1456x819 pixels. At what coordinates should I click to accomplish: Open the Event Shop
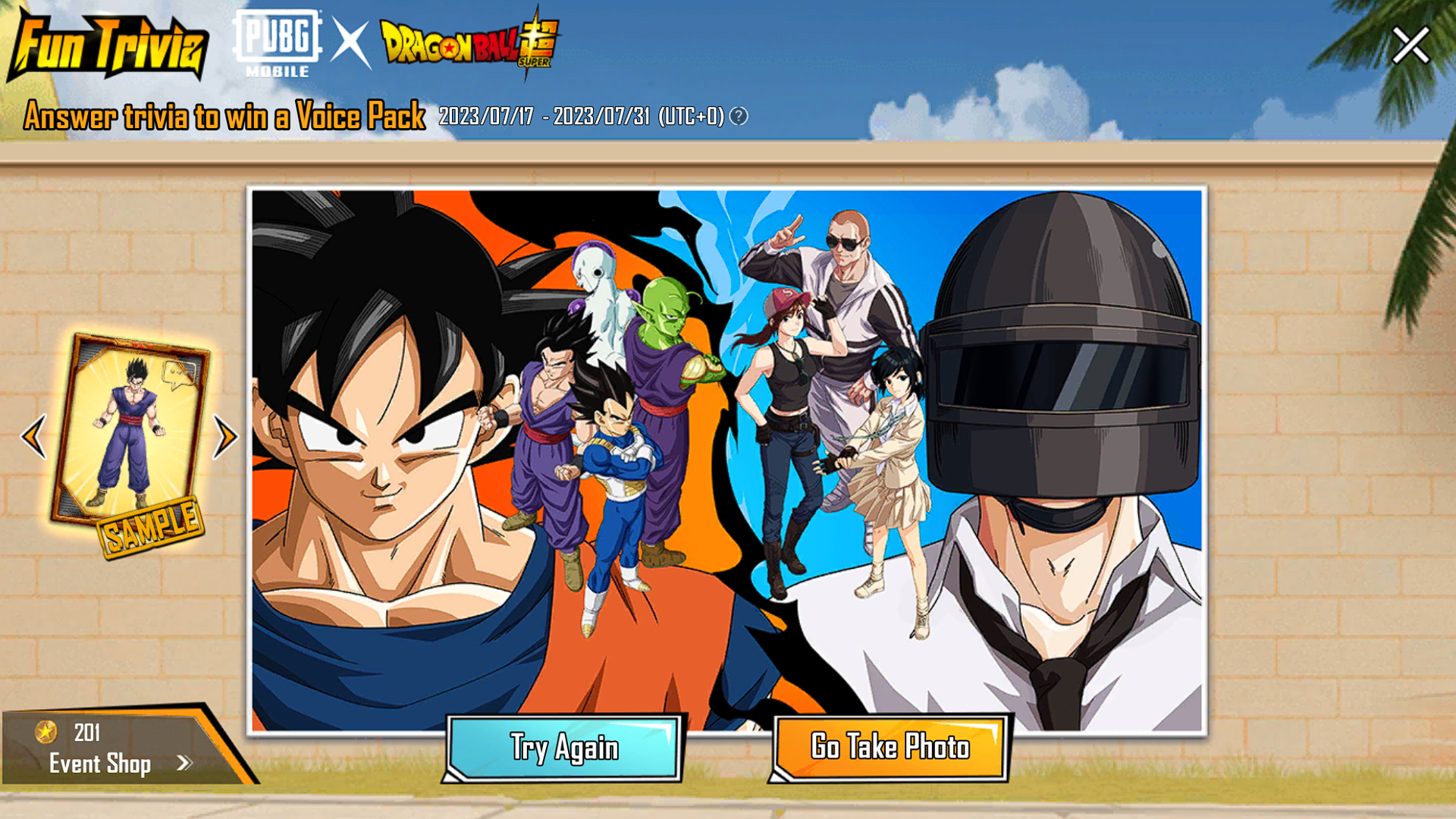click(114, 762)
